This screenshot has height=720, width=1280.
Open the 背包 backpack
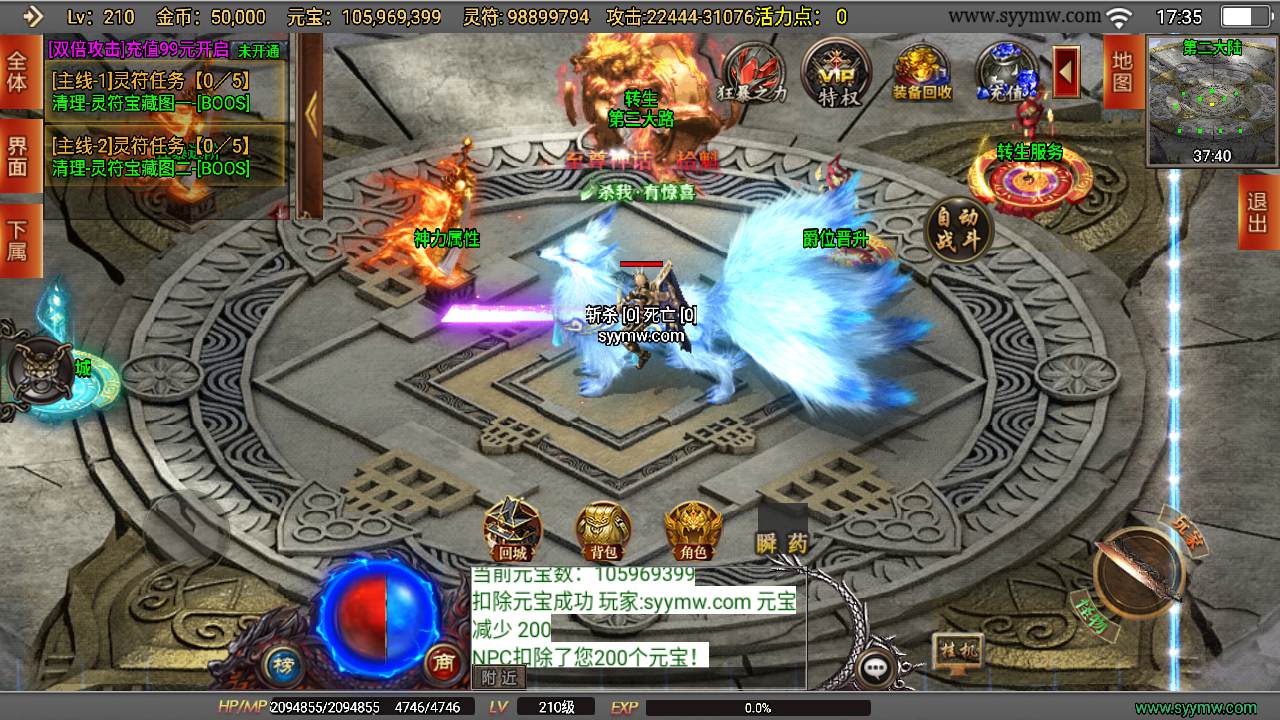[603, 530]
